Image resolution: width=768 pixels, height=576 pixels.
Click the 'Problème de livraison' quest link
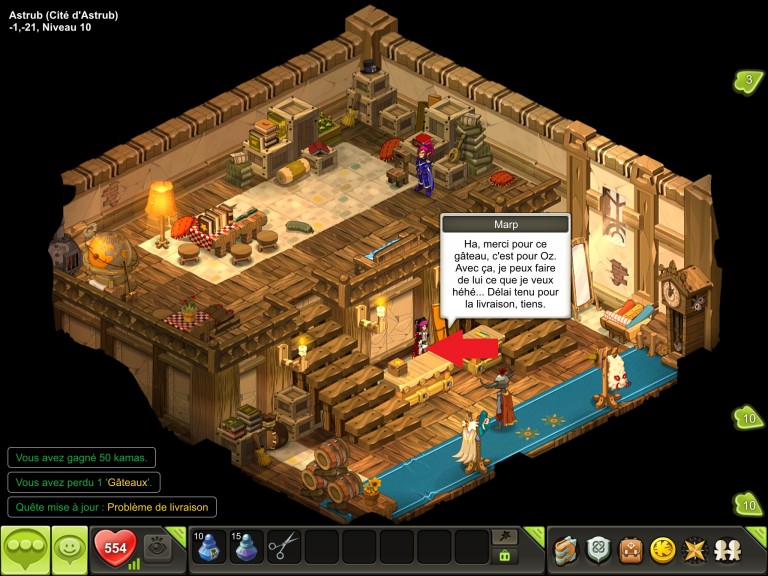tap(159, 507)
